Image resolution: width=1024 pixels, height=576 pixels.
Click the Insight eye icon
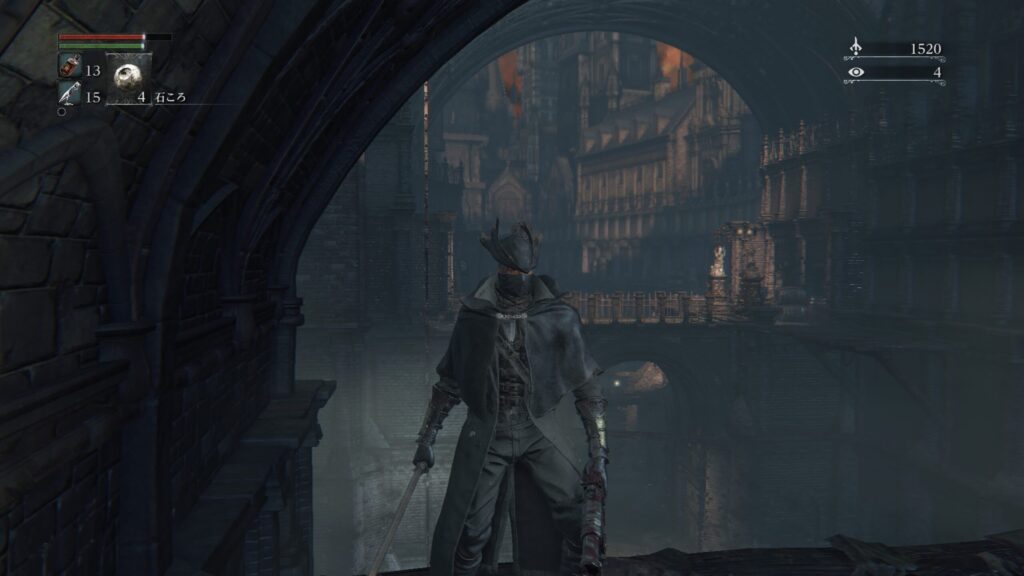click(x=856, y=72)
